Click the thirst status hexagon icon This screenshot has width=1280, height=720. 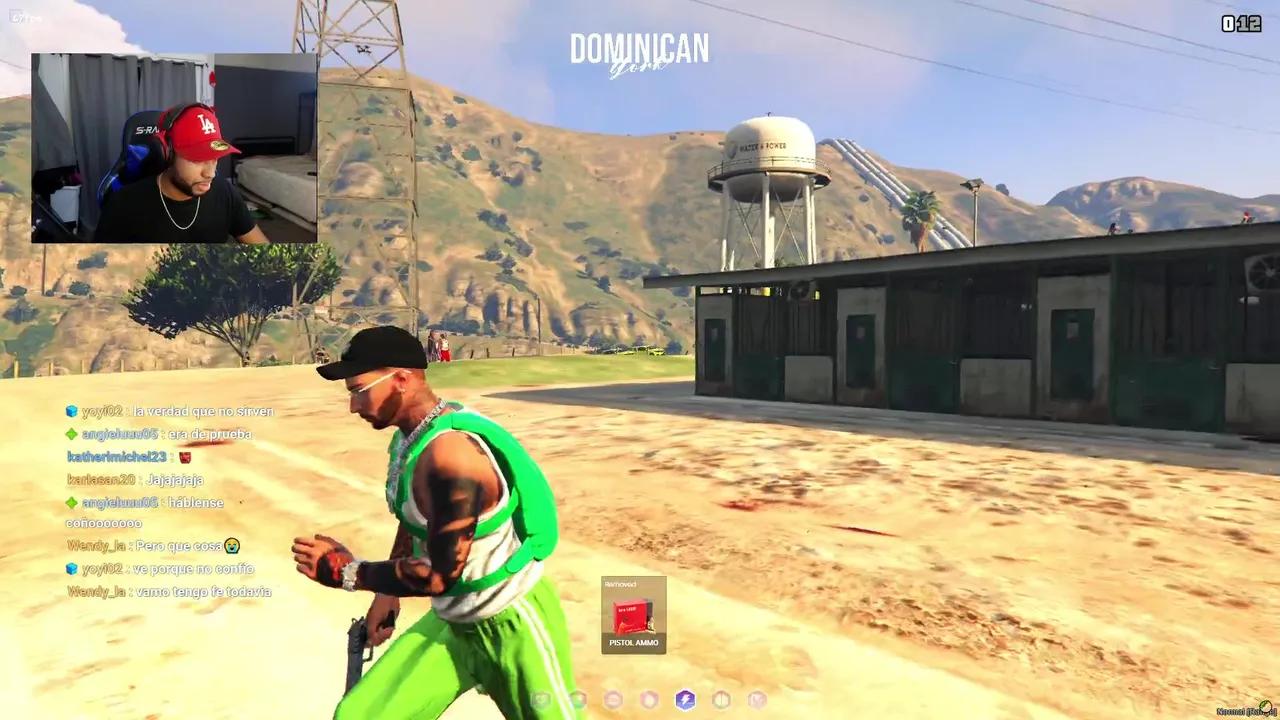click(649, 701)
